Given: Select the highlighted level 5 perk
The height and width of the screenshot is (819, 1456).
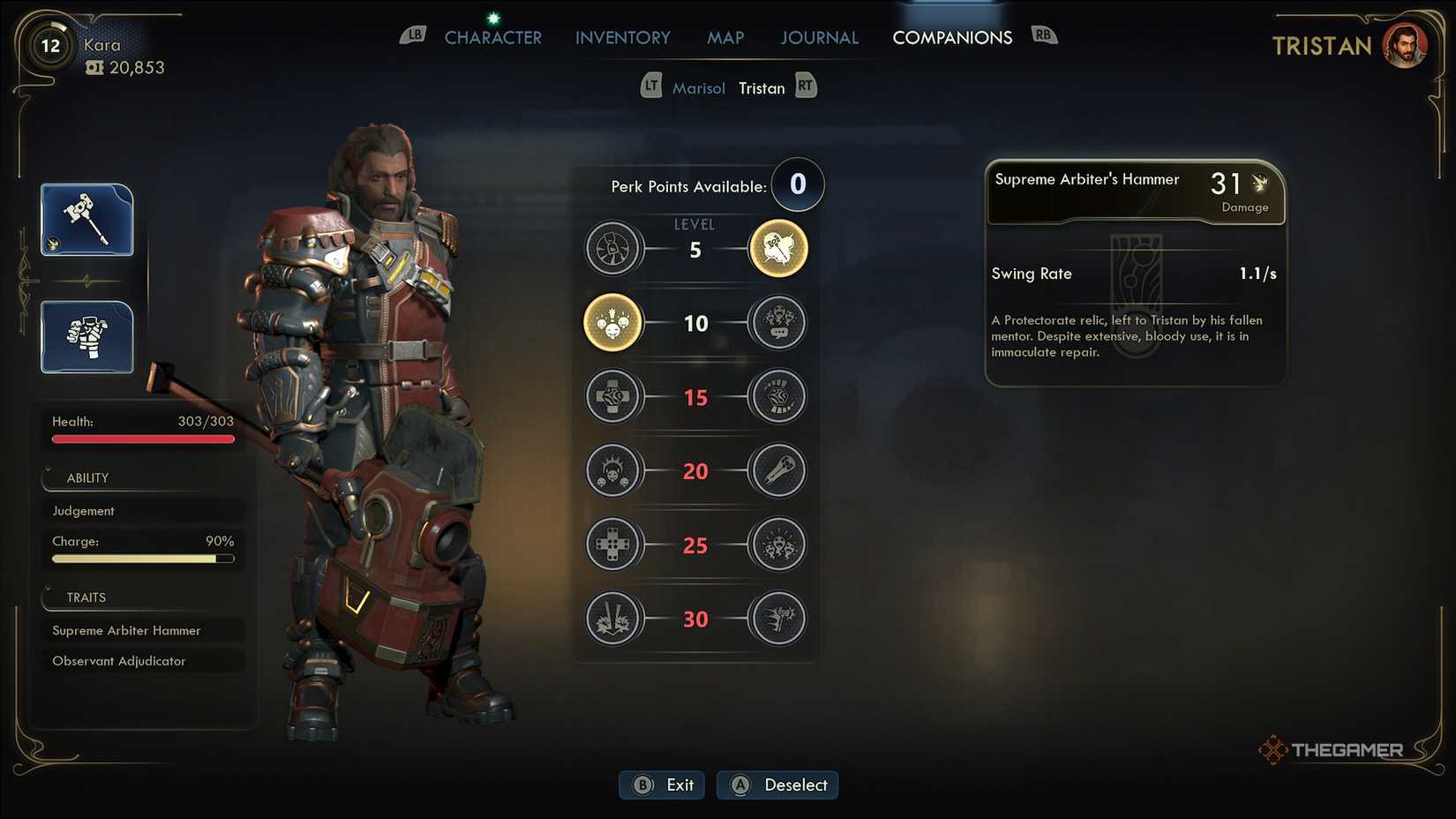Looking at the screenshot, I should click(777, 249).
